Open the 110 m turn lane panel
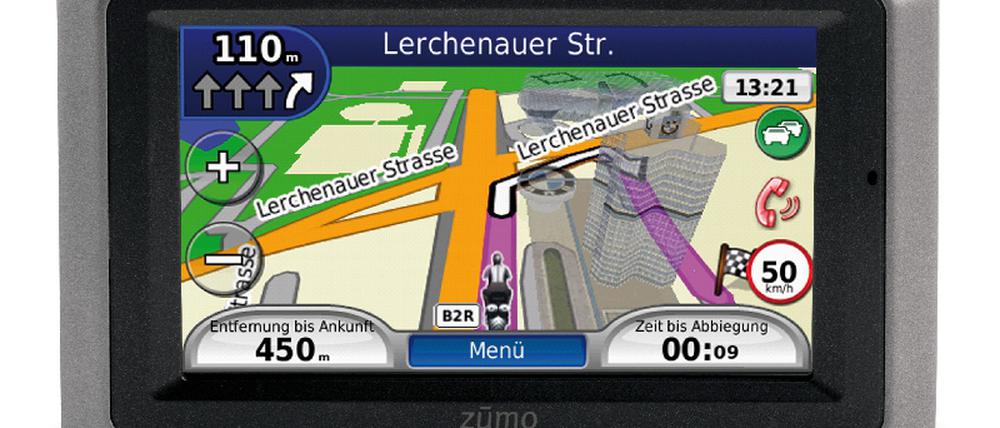 [255, 70]
